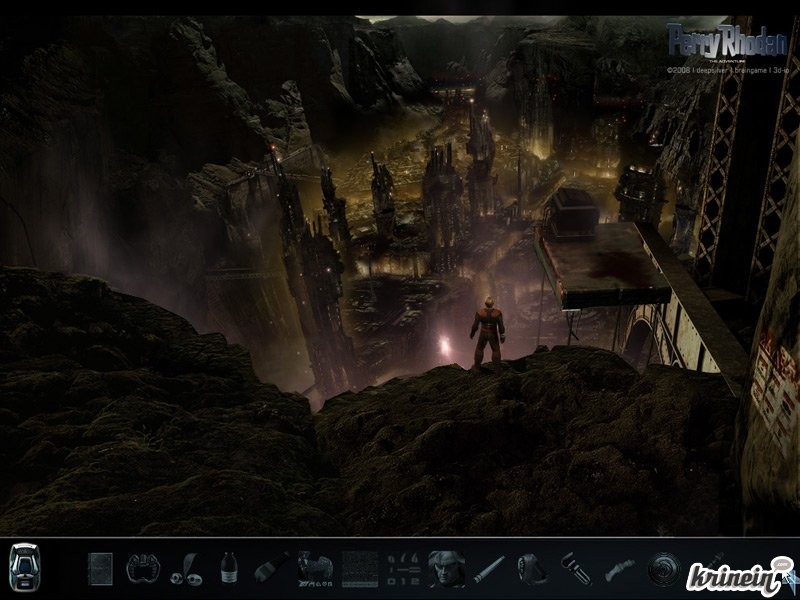Select the wrist strap device in the inventory
800x600 pixels.
(531, 568)
